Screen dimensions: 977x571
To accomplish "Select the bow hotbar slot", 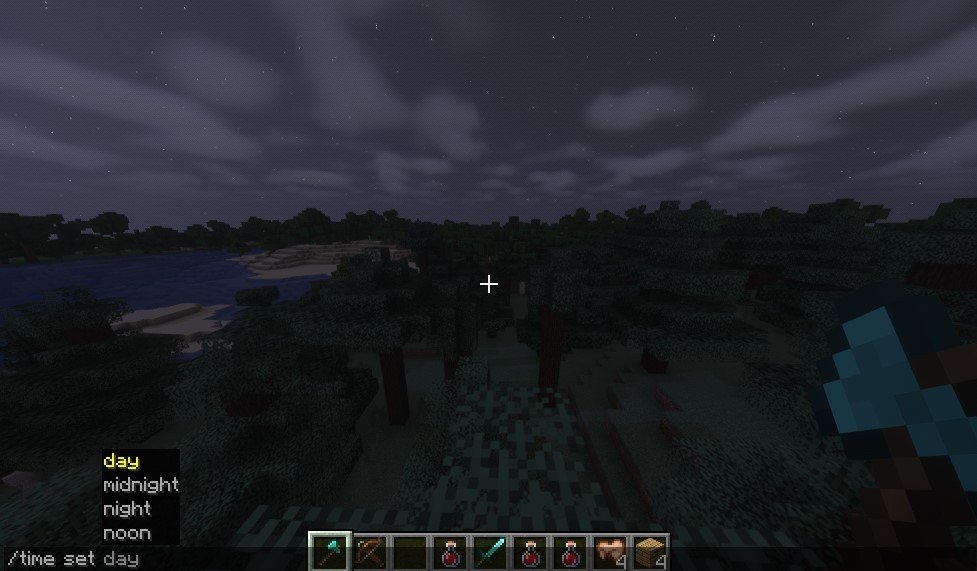I will coord(369,552).
